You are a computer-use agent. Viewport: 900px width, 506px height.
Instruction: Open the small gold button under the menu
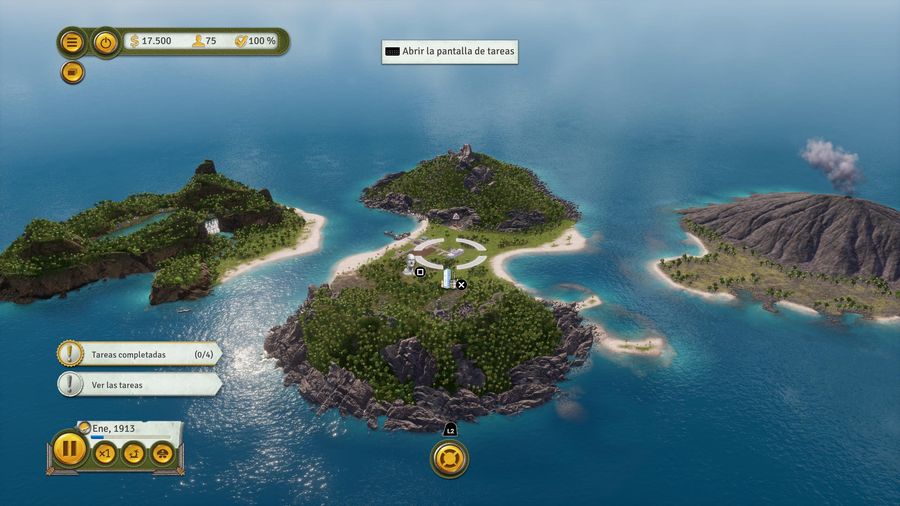pyautogui.click(x=72, y=72)
